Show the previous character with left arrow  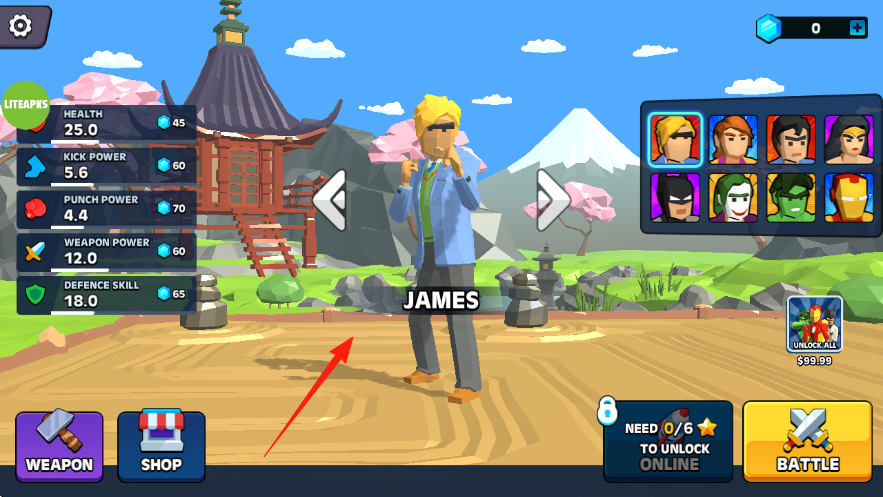point(330,199)
